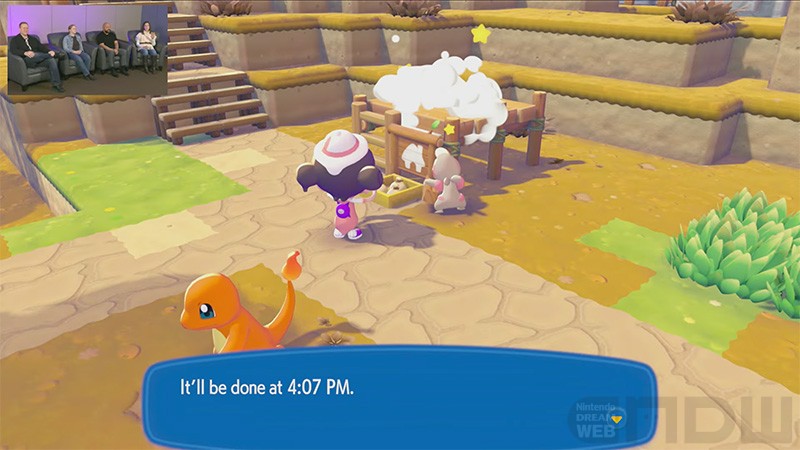
Task: Click the yellow continue arrow in dialogue
Action: pyautogui.click(x=618, y=419)
